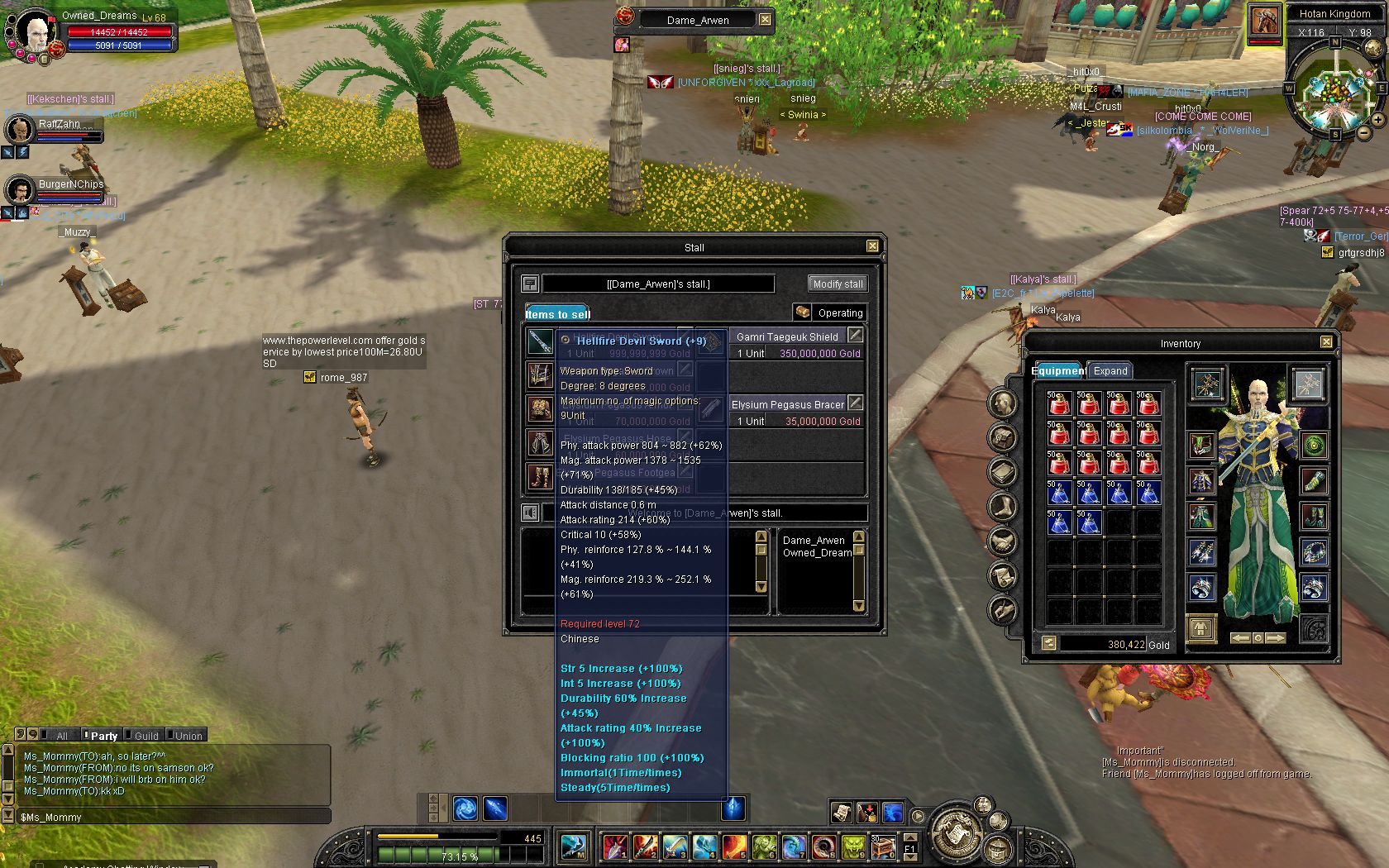Close the Dame_Arwen target frame
This screenshot has width=1389, height=868.
tap(765, 20)
